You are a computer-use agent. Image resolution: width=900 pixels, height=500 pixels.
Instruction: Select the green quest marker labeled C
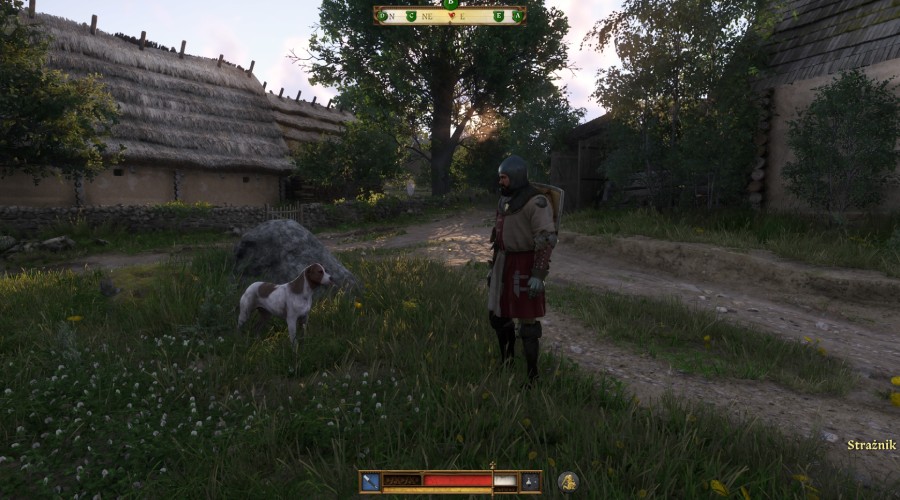(x=410, y=15)
